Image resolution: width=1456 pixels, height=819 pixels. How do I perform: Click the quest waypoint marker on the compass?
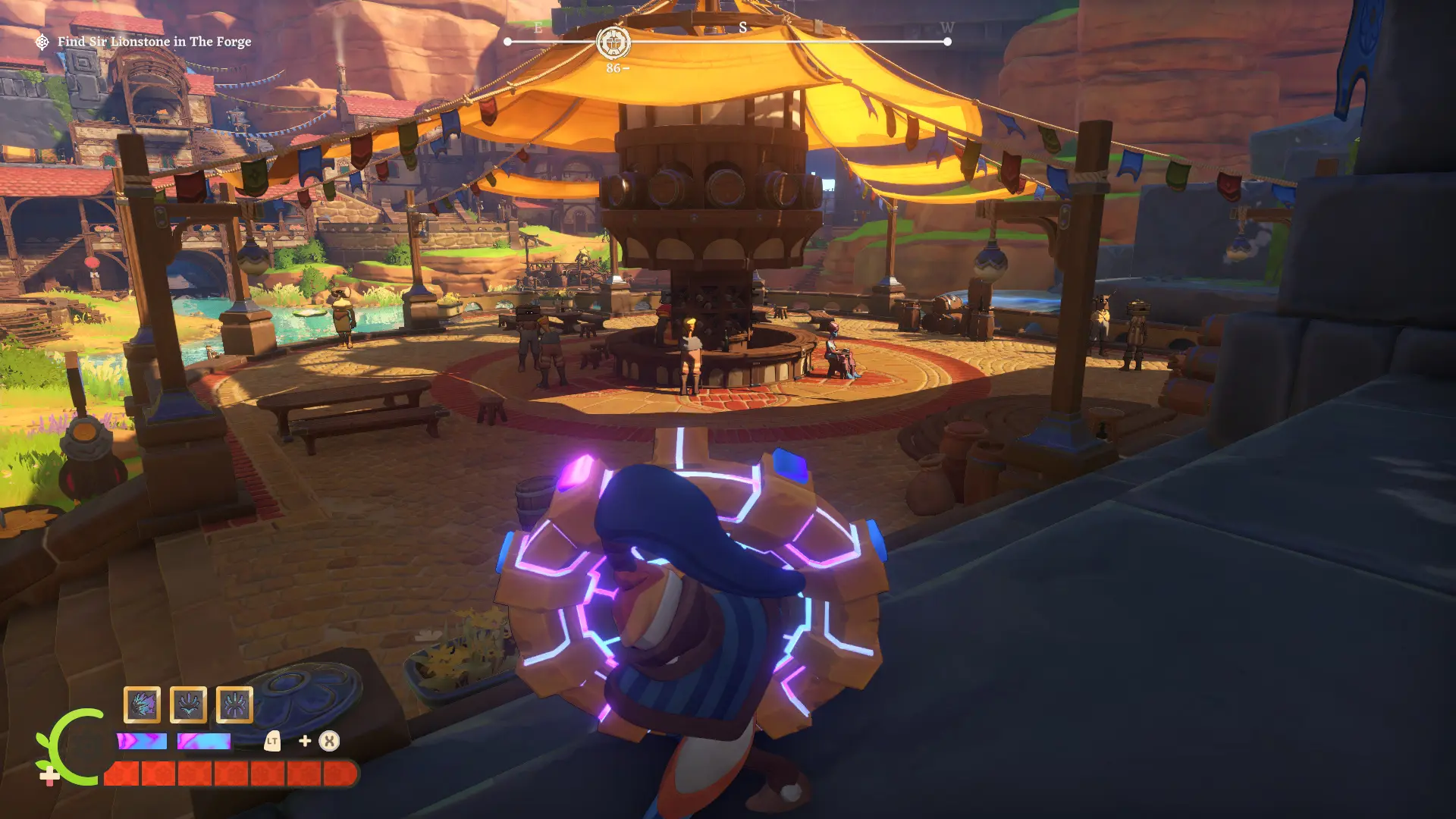(x=613, y=42)
